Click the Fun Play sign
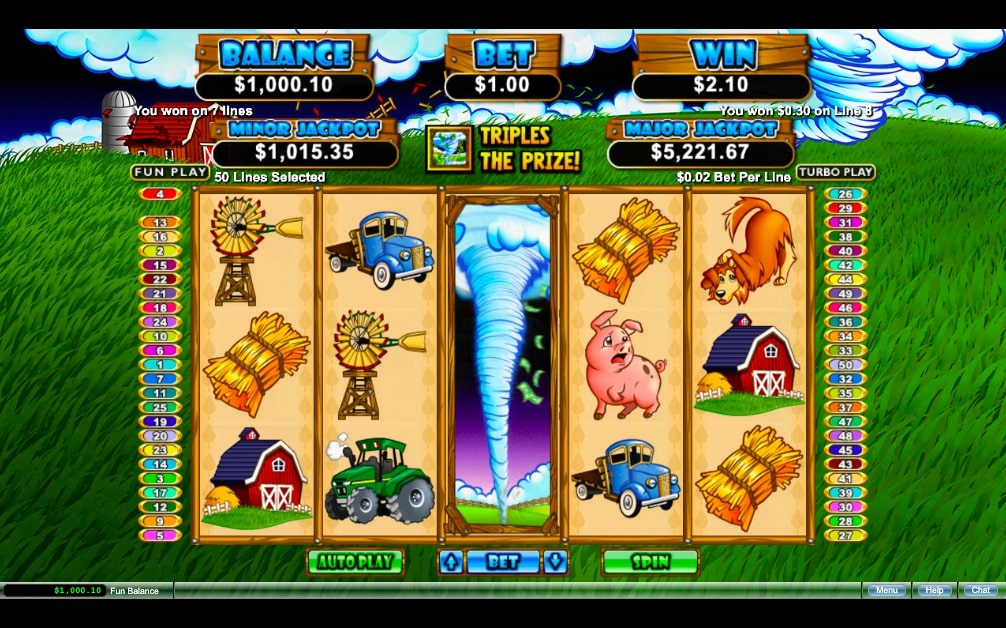Screen dimensions: 1006x628 click(170, 172)
